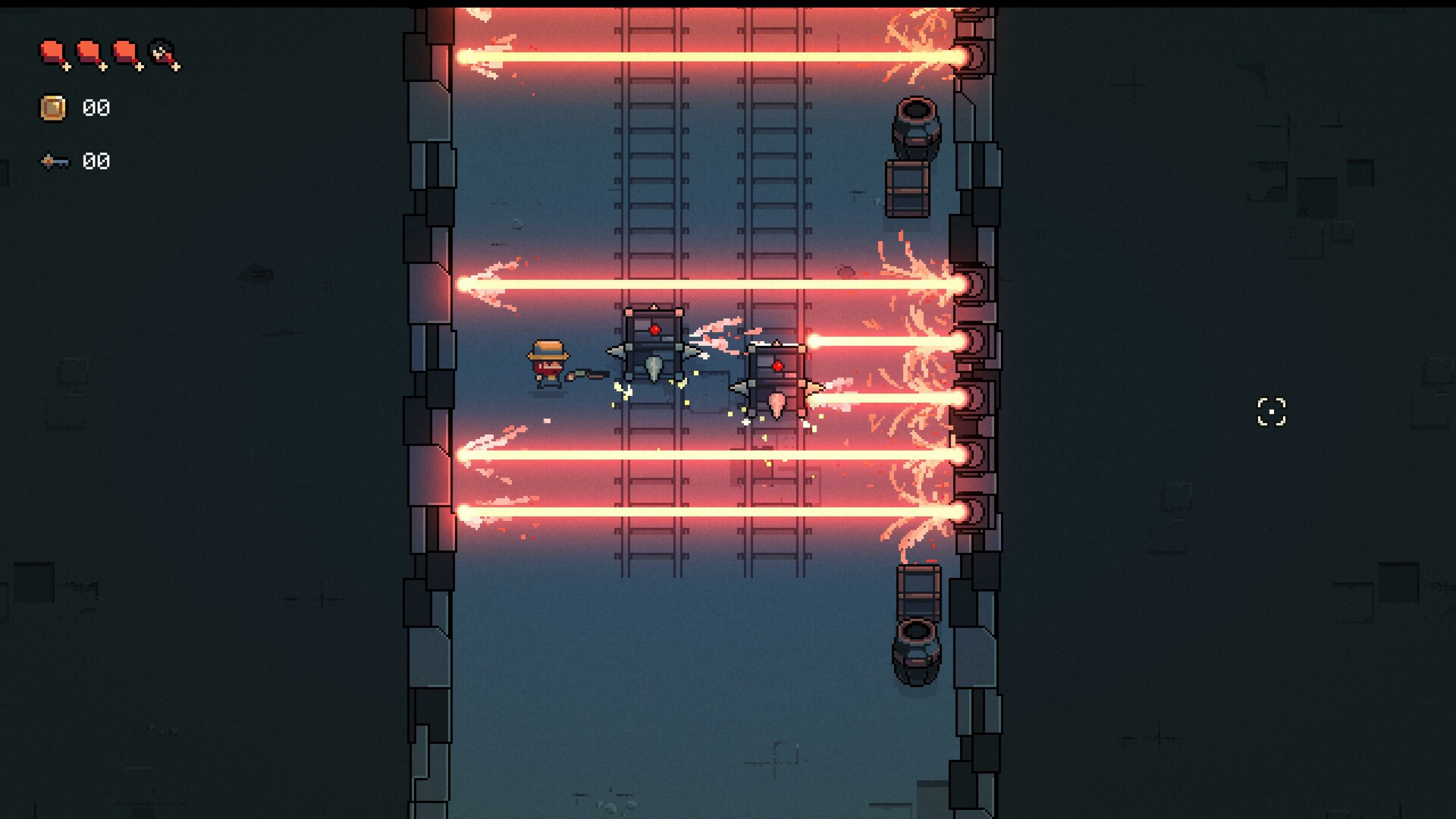1456x819 pixels.
Task: Click the circular aiming crosshair reticle
Action: point(1272,411)
